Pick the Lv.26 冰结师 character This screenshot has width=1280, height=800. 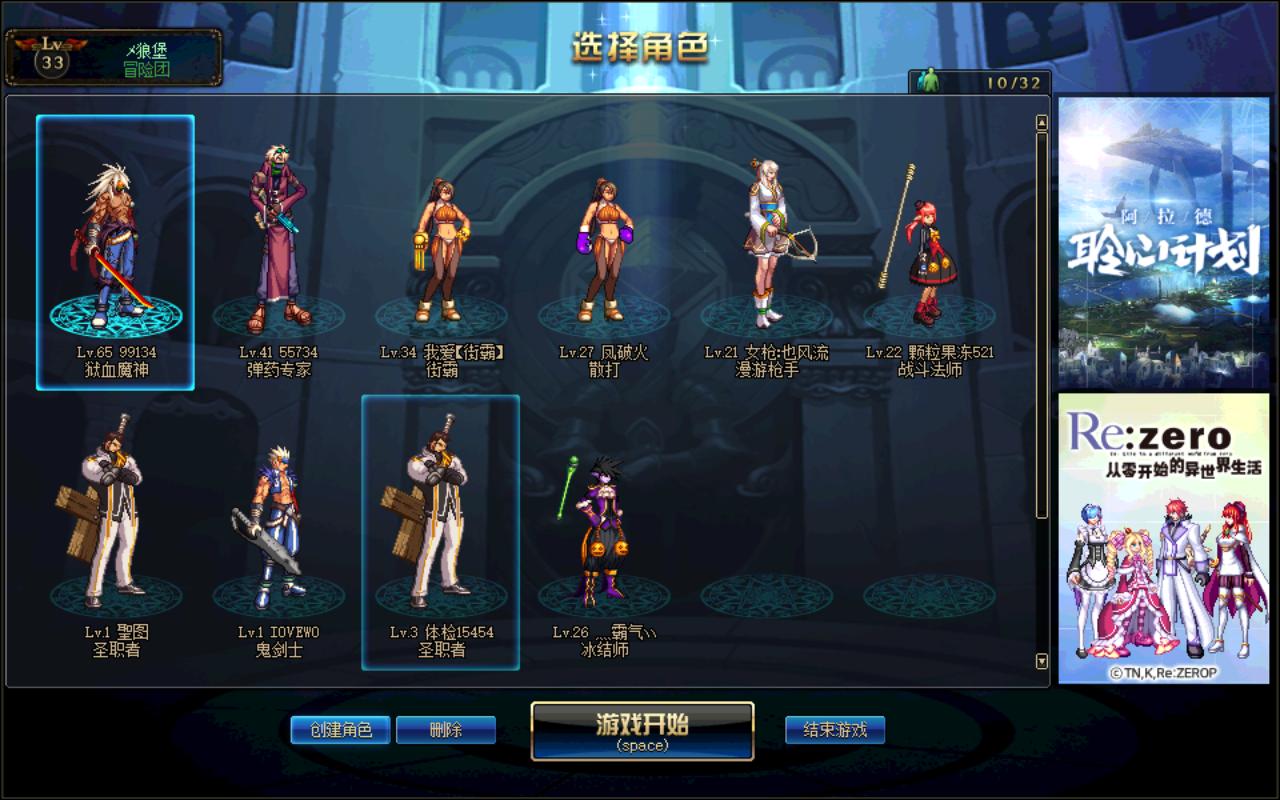[603, 530]
